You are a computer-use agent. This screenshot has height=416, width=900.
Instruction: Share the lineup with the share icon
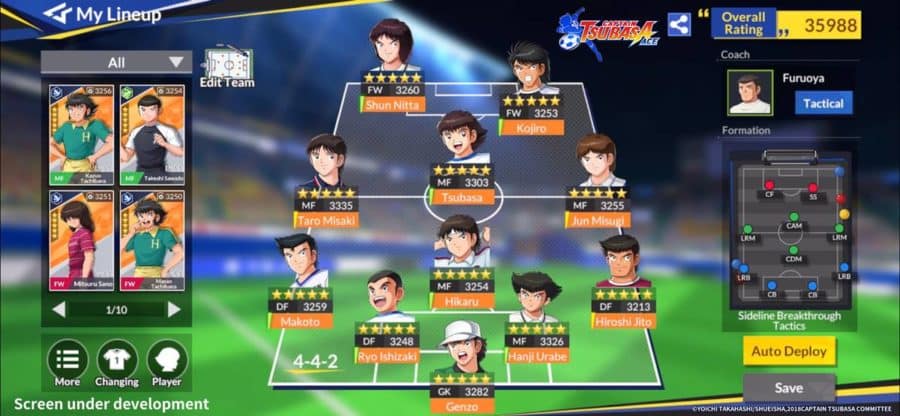click(679, 24)
